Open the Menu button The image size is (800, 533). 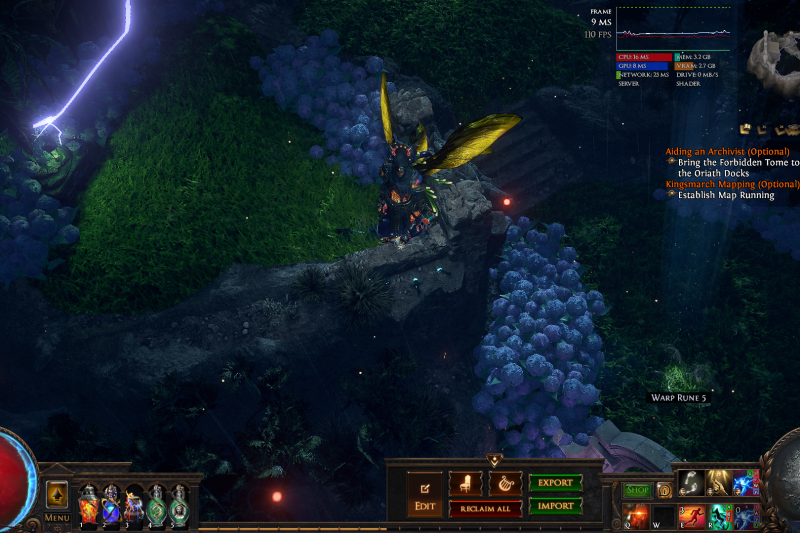[x=57, y=518]
